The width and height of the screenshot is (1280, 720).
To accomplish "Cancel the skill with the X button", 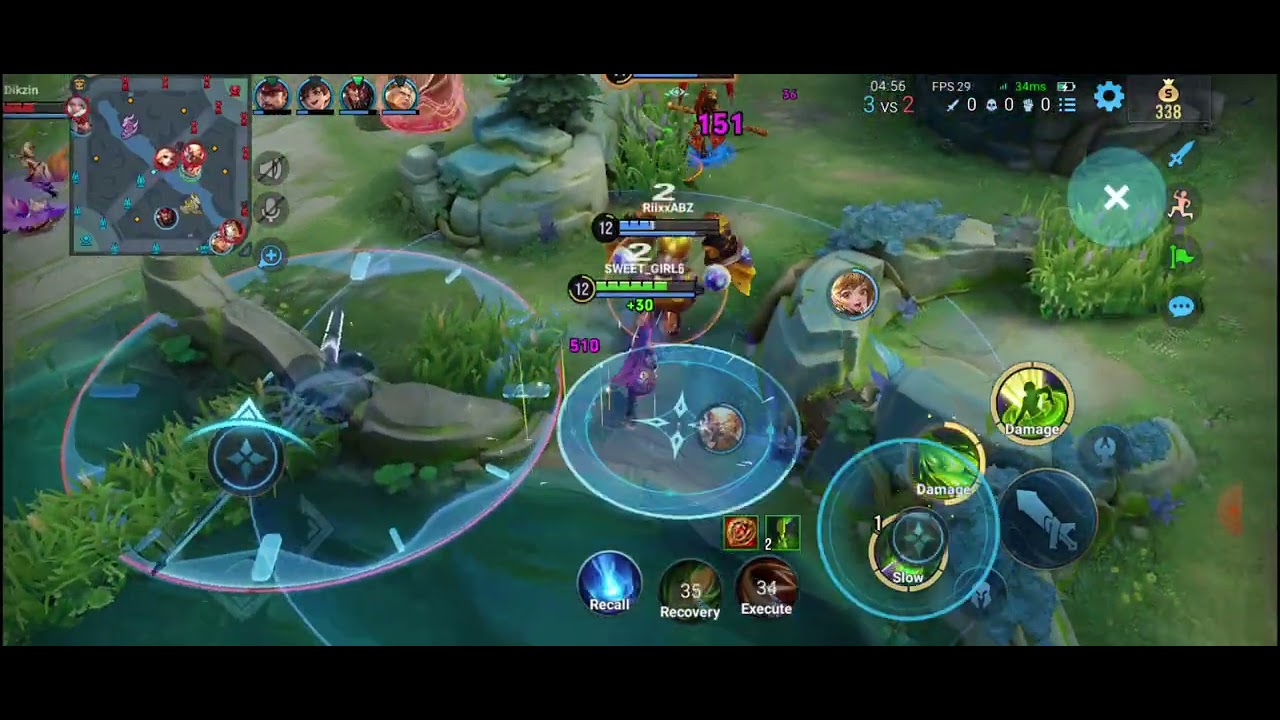I will (x=1116, y=198).
